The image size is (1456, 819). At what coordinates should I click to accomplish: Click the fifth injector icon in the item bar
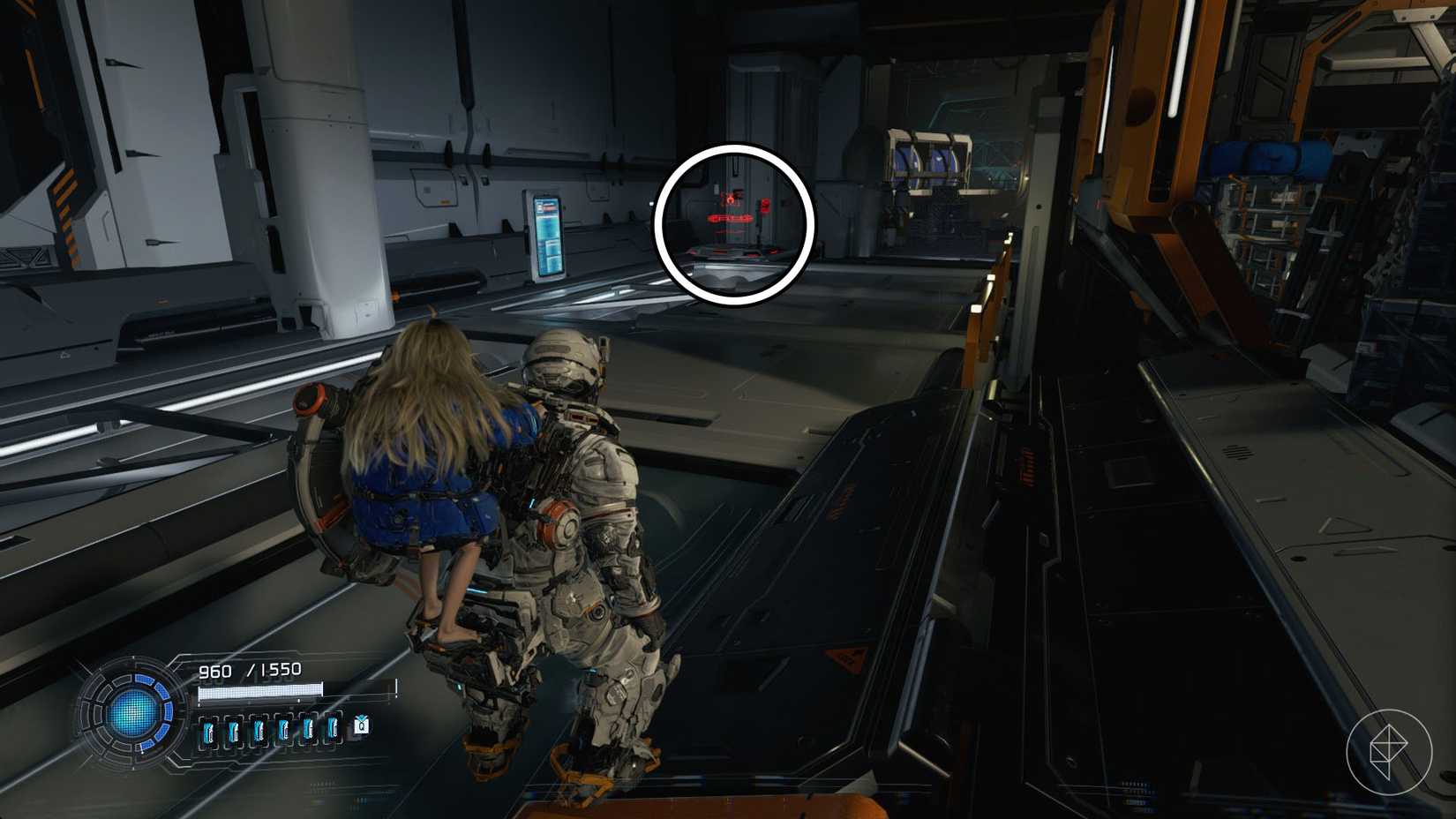(309, 731)
